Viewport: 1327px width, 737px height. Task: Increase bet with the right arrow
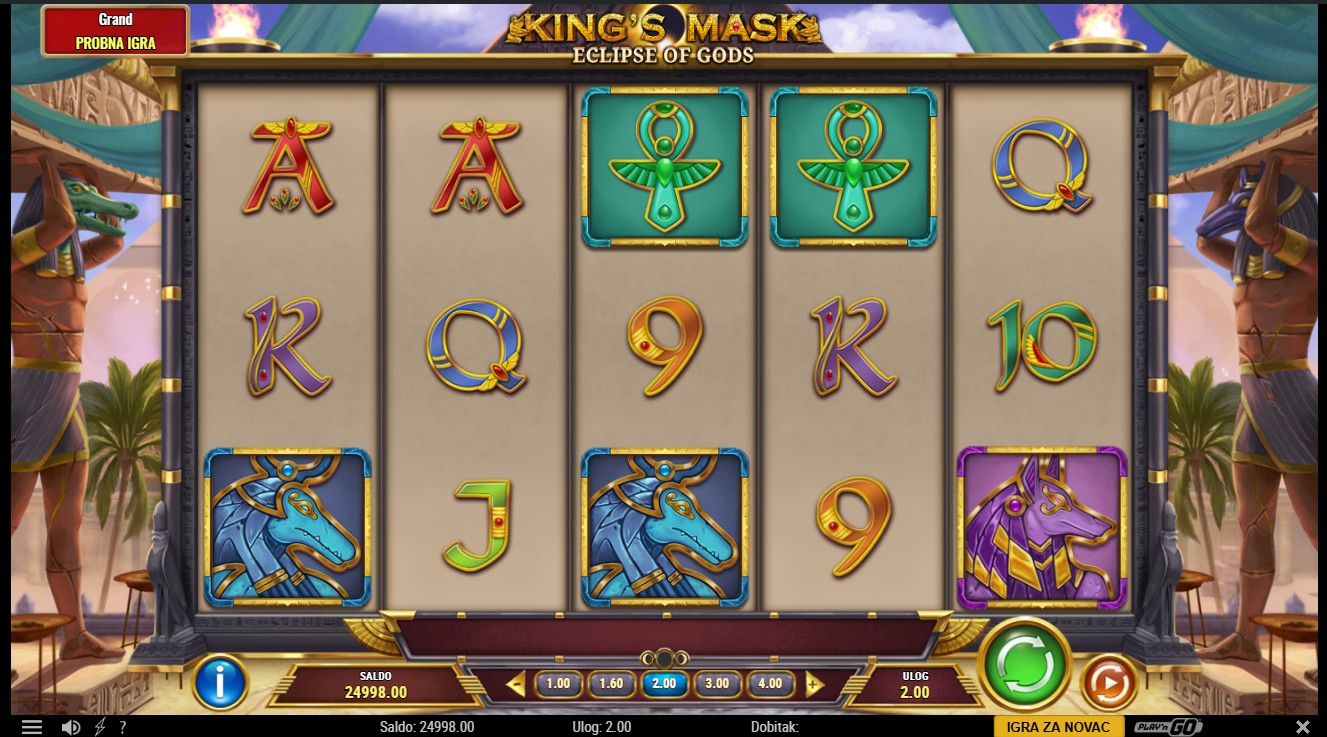tap(814, 685)
